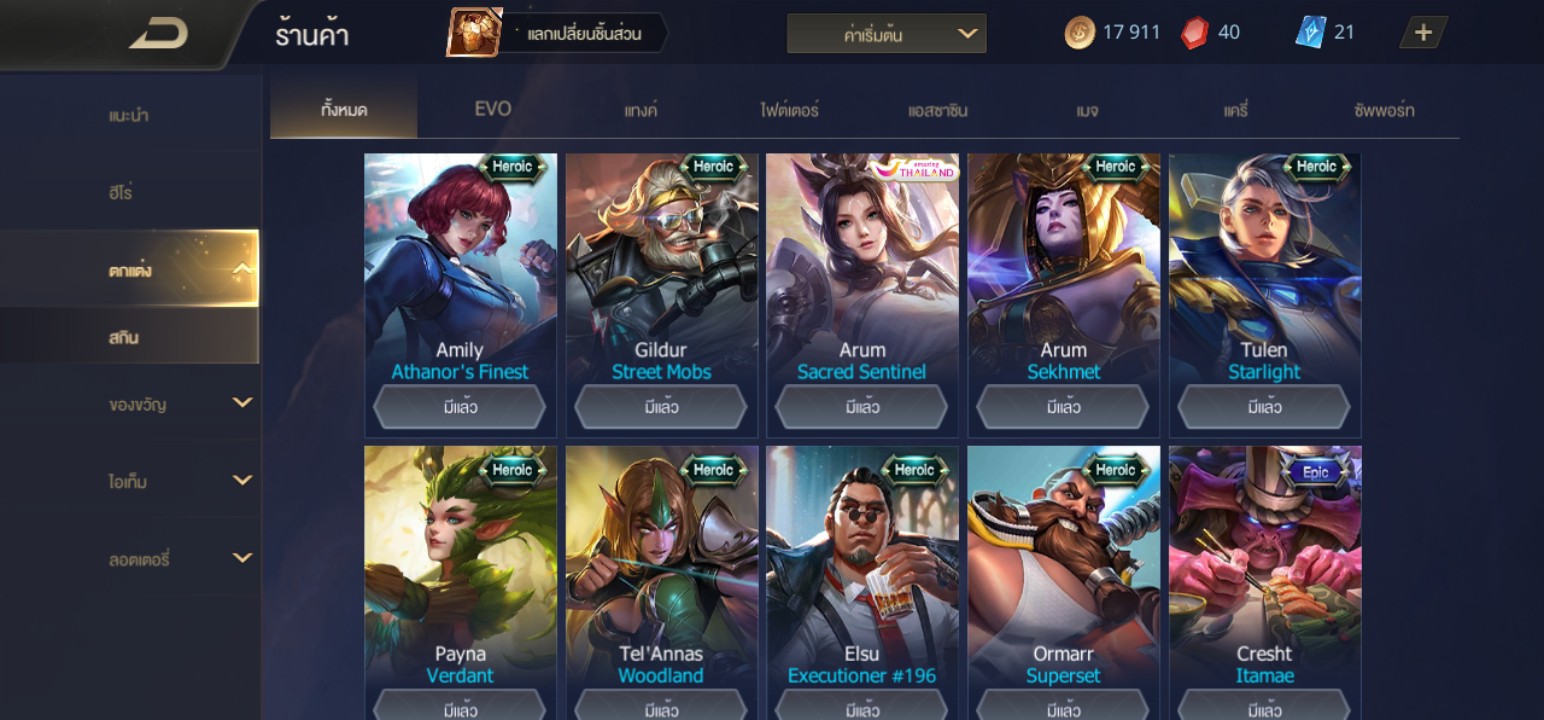
Task: Click the มีแล้ว button under Gildur
Action: 661,407
